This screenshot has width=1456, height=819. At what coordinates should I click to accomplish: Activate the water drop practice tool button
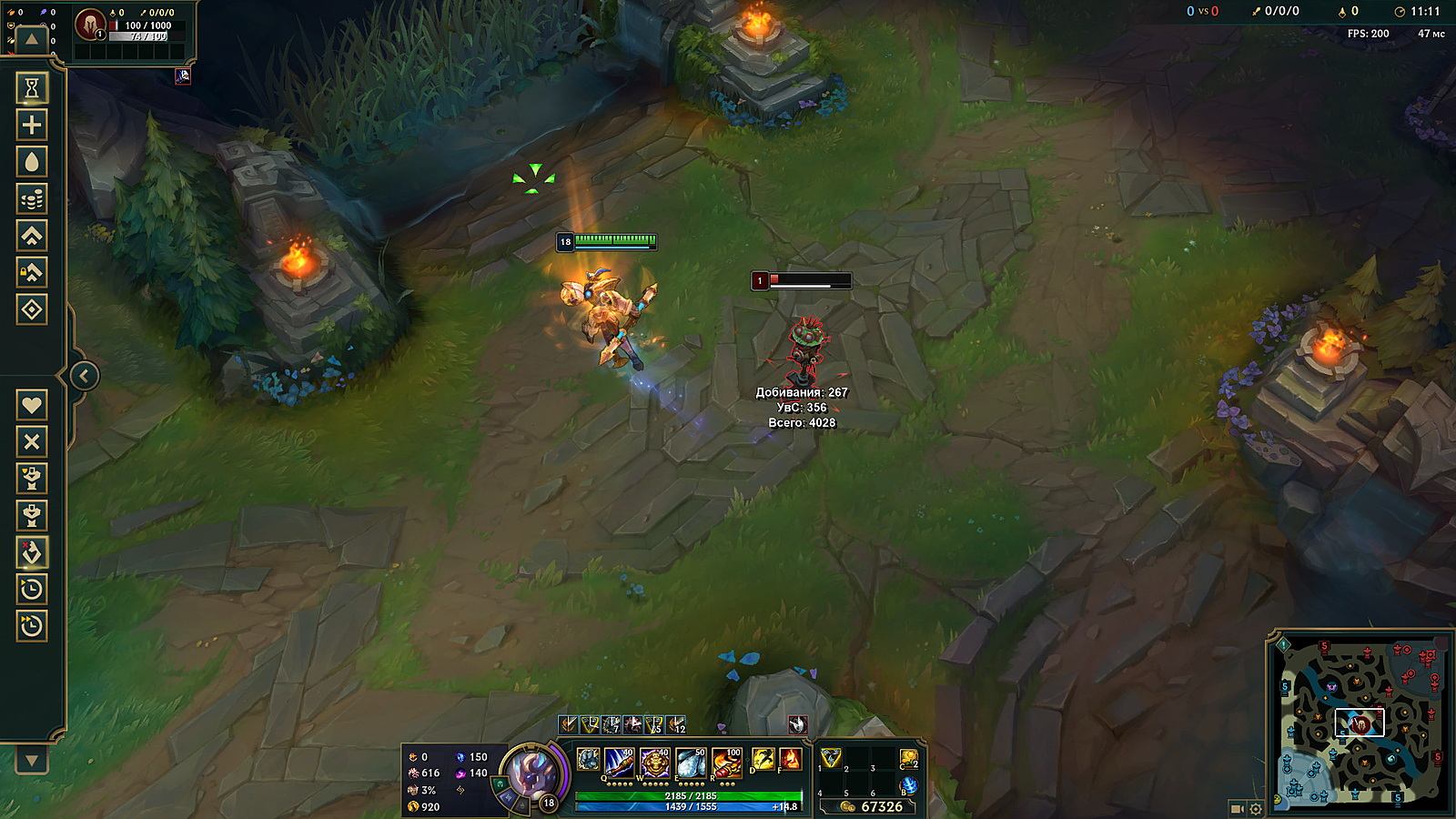pyautogui.click(x=32, y=162)
